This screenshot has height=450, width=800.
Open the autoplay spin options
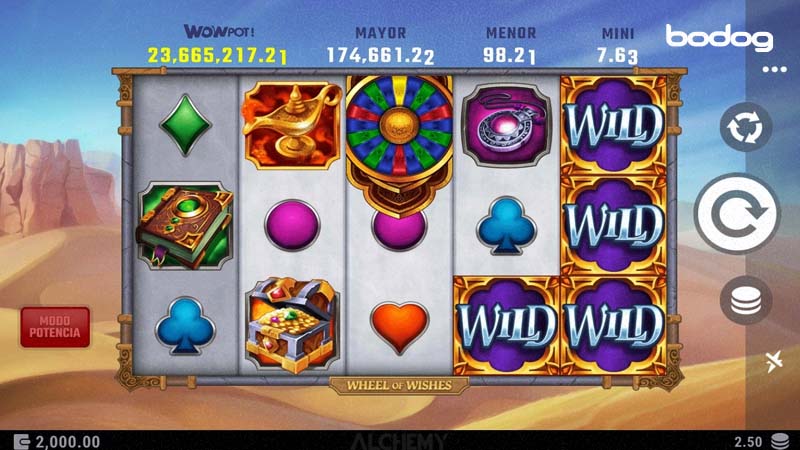click(746, 128)
